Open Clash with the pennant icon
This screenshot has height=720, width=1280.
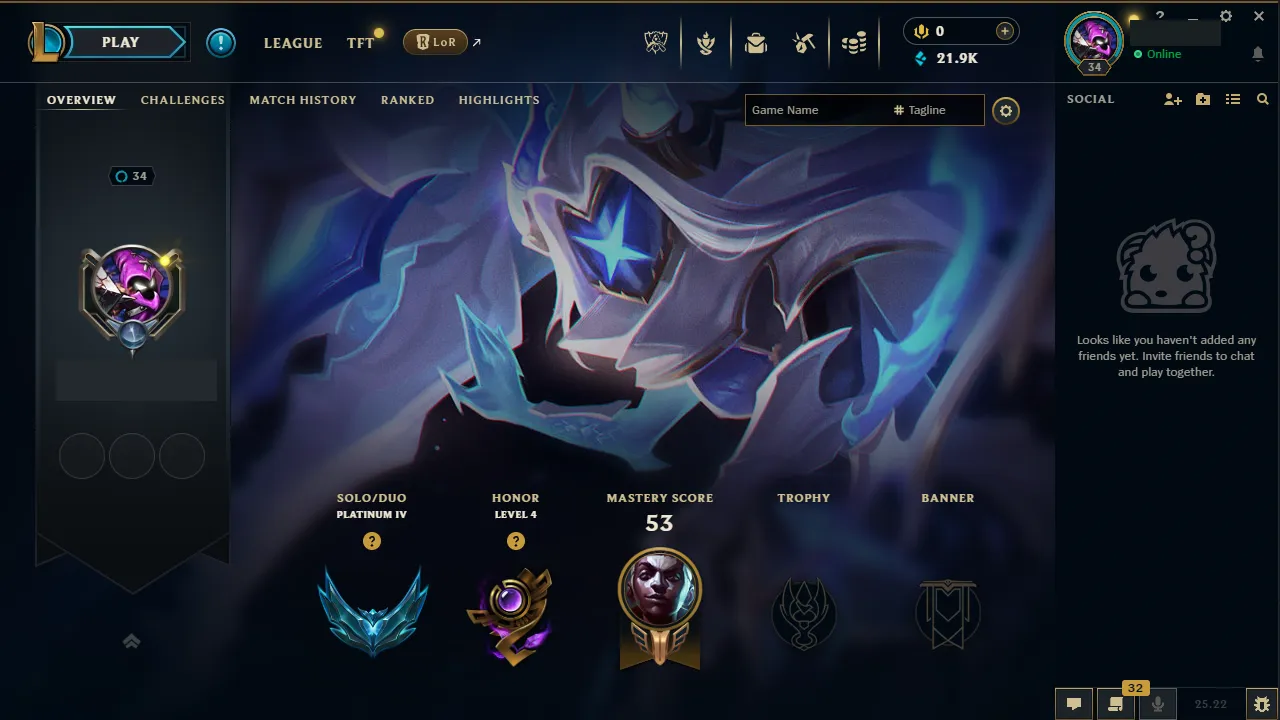pyautogui.click(x=706, y=42)
